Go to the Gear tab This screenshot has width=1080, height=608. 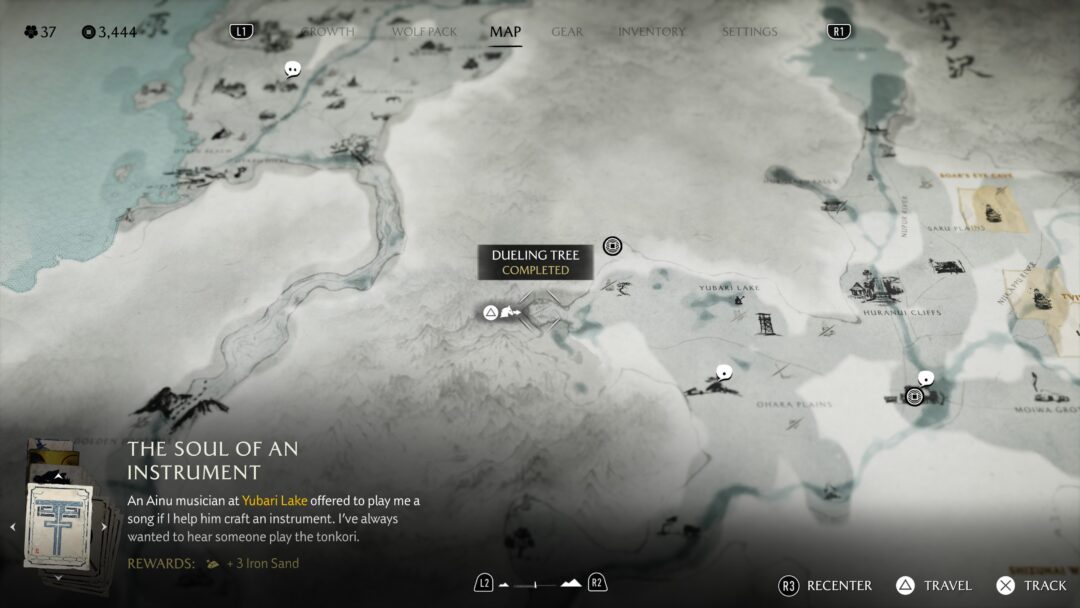click(x=567, y=32)
